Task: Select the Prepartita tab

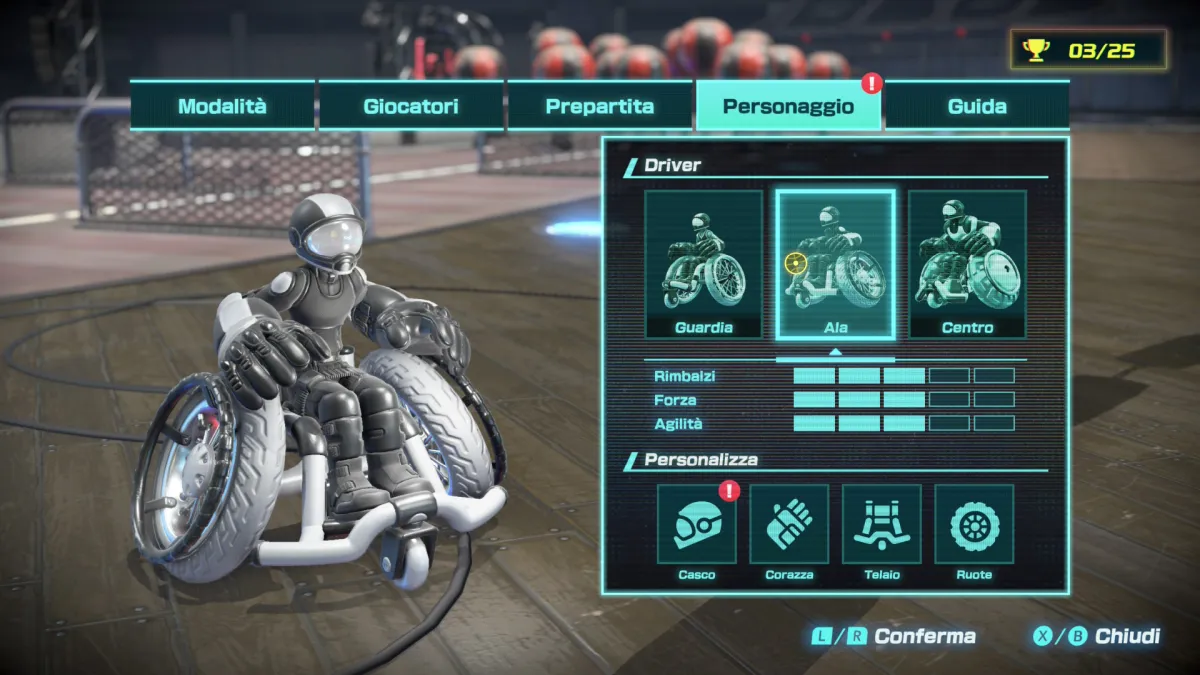Action: tap(600, 106)
